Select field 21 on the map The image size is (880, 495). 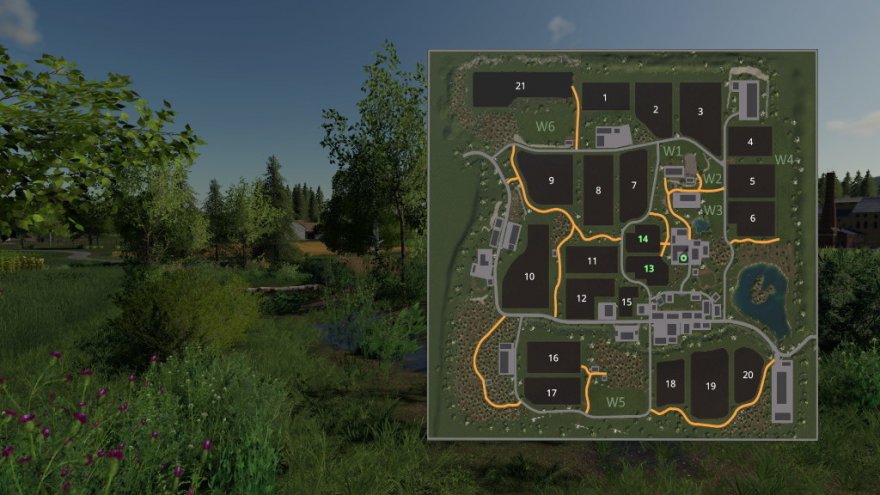coord(521,87)
